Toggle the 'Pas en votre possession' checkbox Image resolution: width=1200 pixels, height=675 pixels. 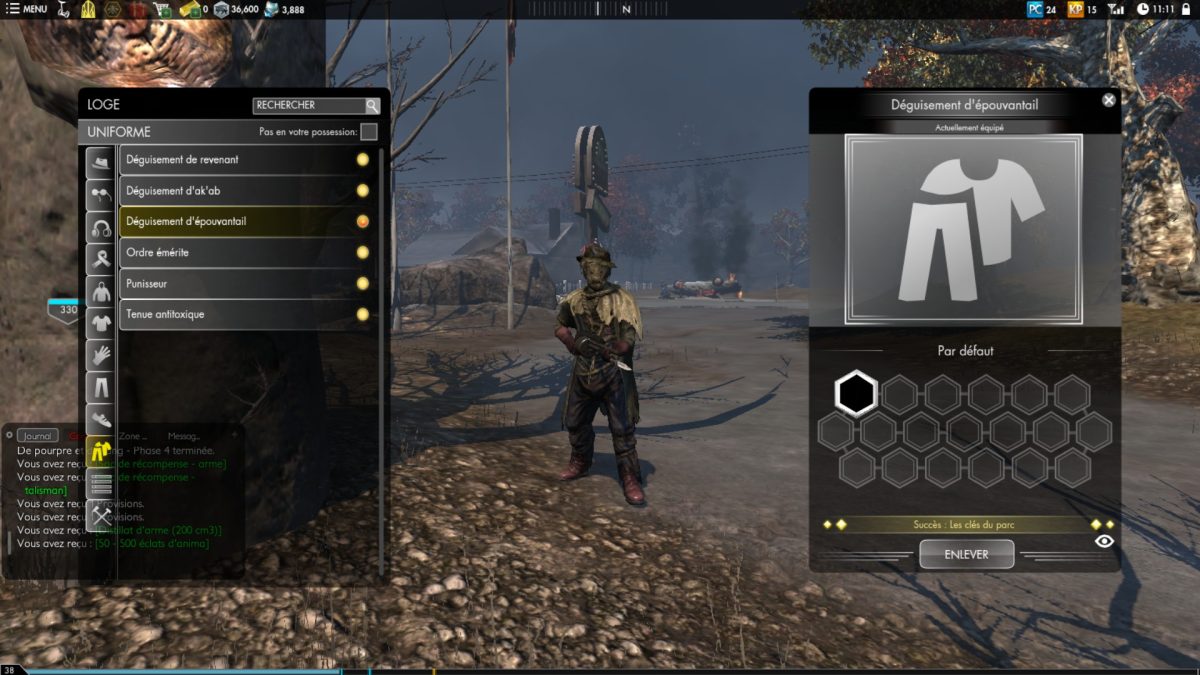tap(368, 132)
